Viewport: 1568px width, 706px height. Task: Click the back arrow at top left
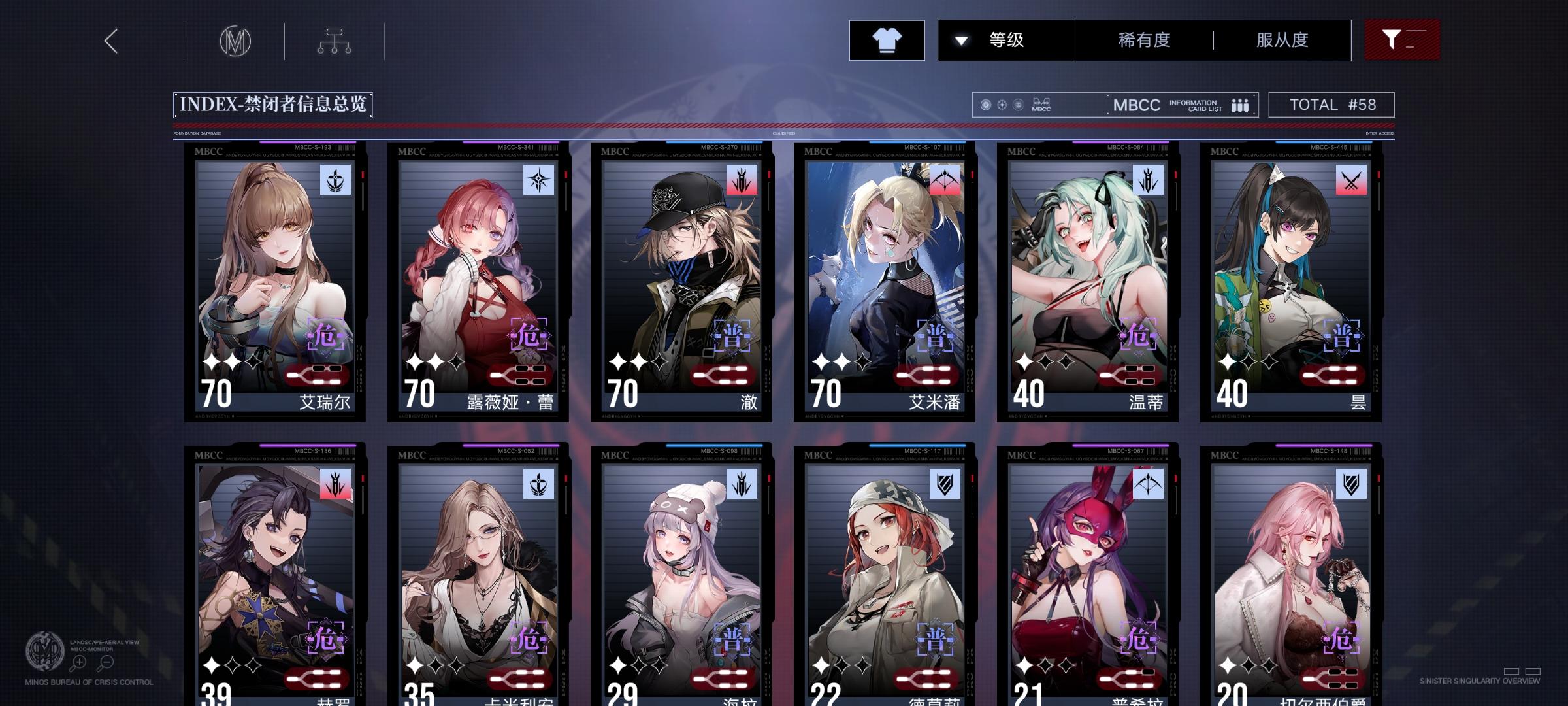[110, 41]
